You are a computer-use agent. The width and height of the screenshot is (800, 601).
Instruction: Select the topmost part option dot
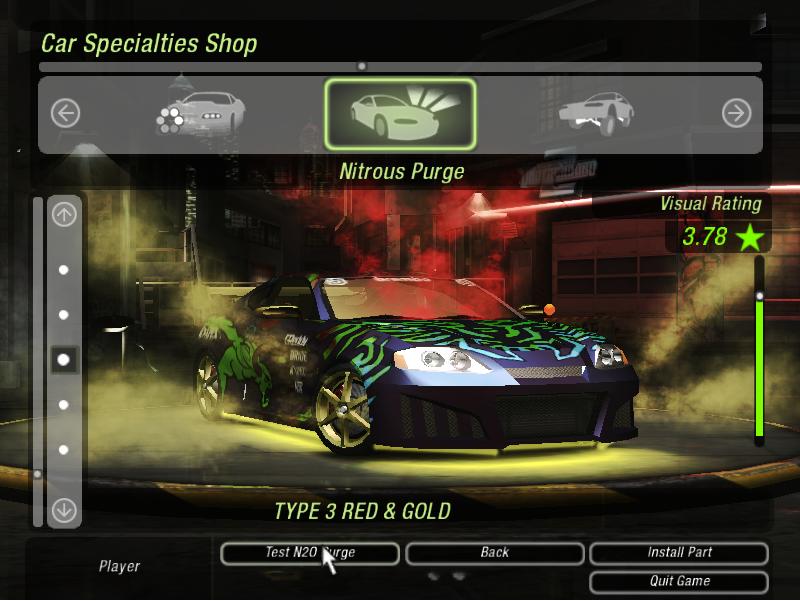[64, 270]
